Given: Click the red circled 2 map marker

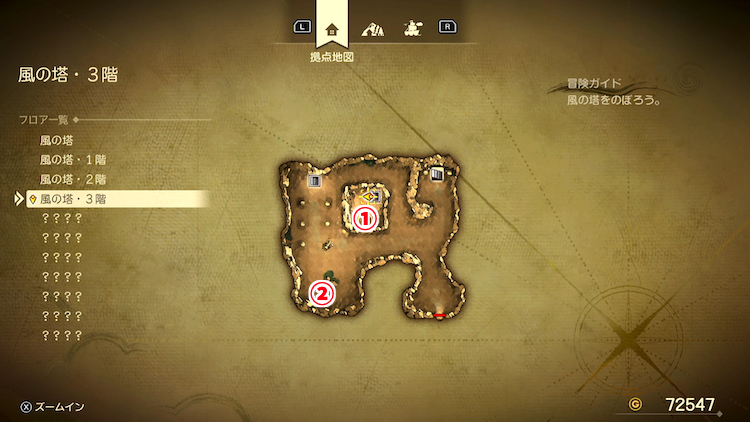Looking at the screenshot, I should tap(322, 293).
